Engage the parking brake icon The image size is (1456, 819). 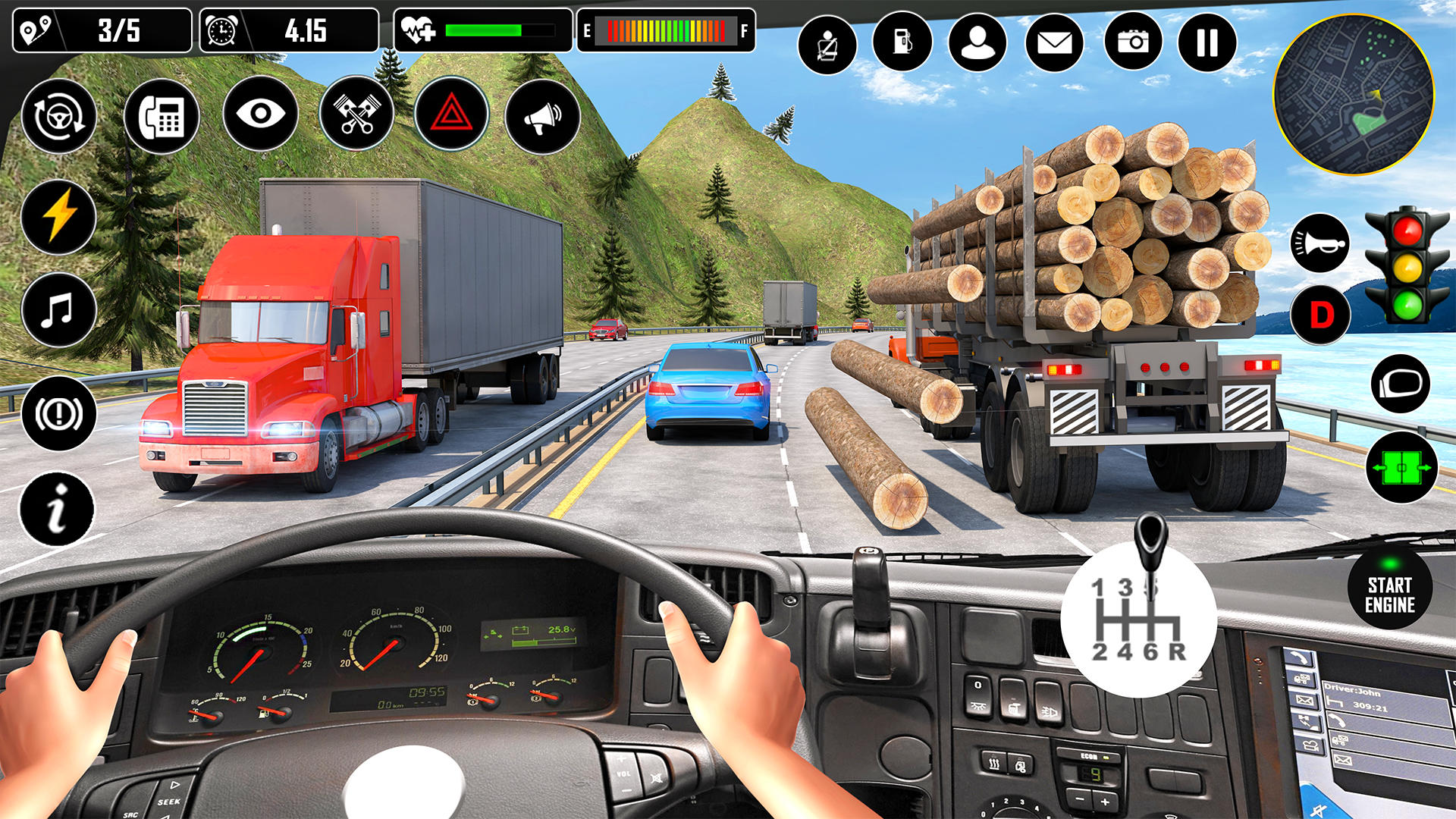coord(59,413)
